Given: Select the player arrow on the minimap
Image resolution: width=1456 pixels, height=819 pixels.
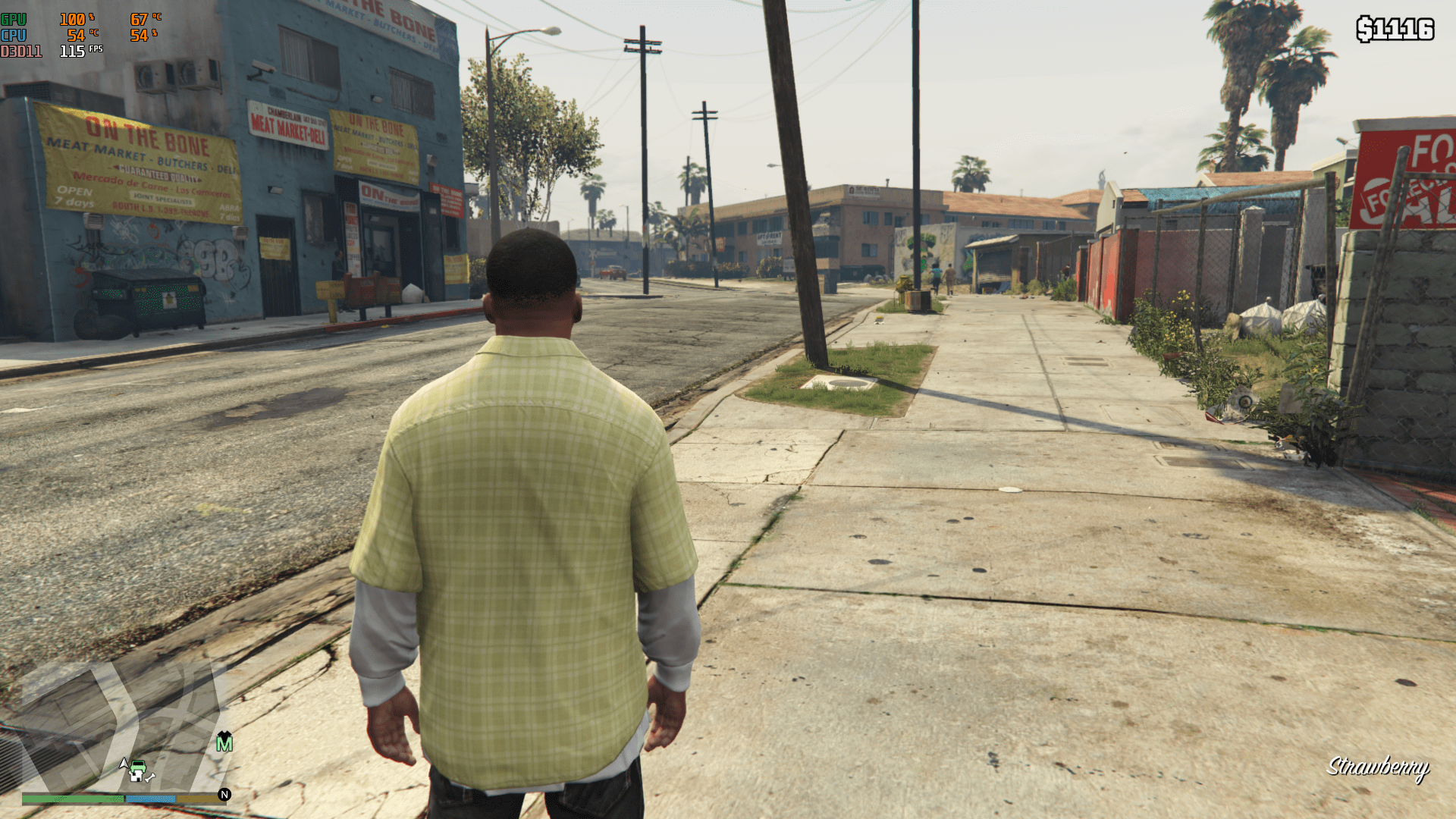Looking at the screenshot, I should pos(124,764).
